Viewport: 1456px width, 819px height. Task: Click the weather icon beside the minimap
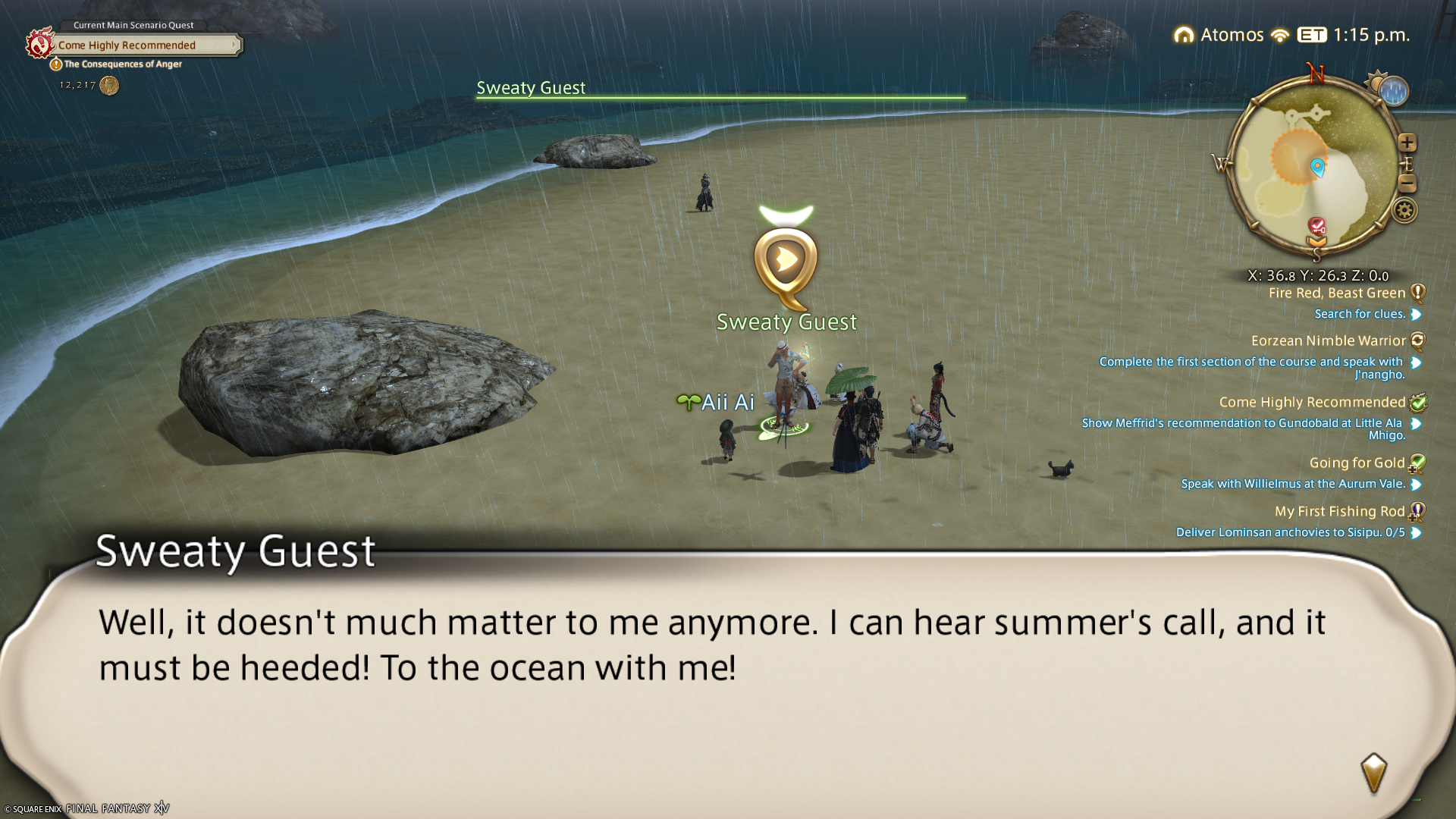coord(1392,91)
